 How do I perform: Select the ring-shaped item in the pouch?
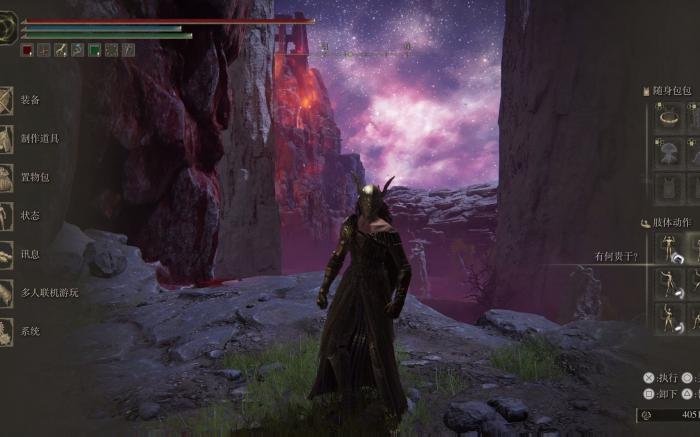(669, 117)
